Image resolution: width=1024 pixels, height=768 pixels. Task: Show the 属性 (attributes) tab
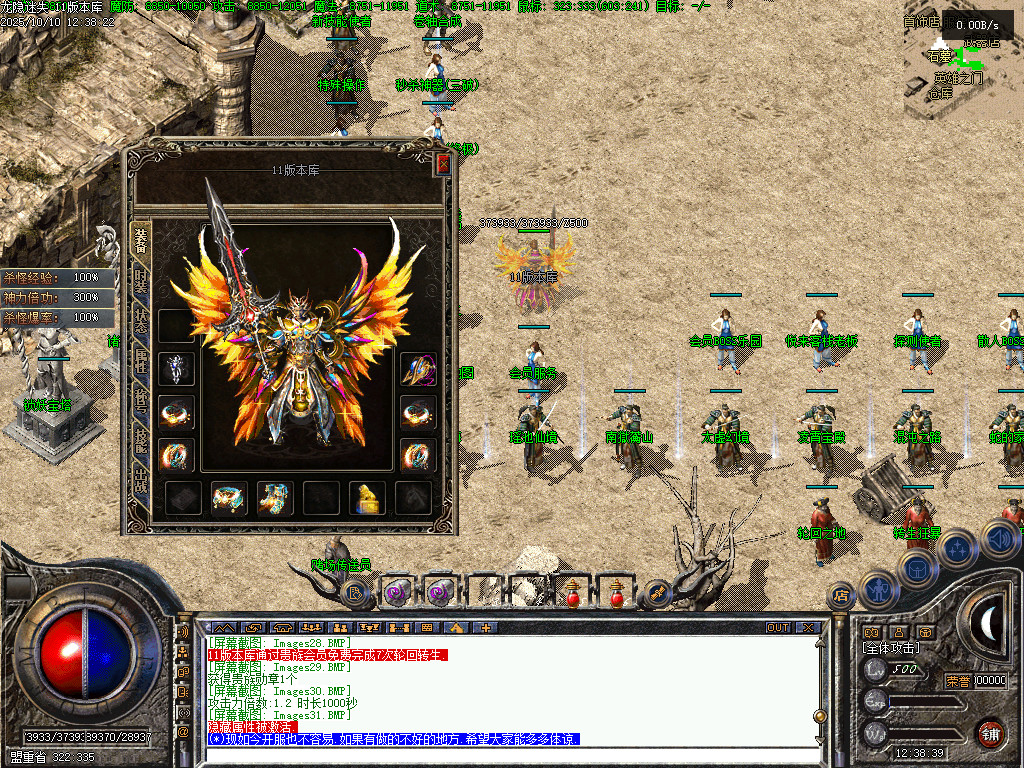click(x=141, y=363)
